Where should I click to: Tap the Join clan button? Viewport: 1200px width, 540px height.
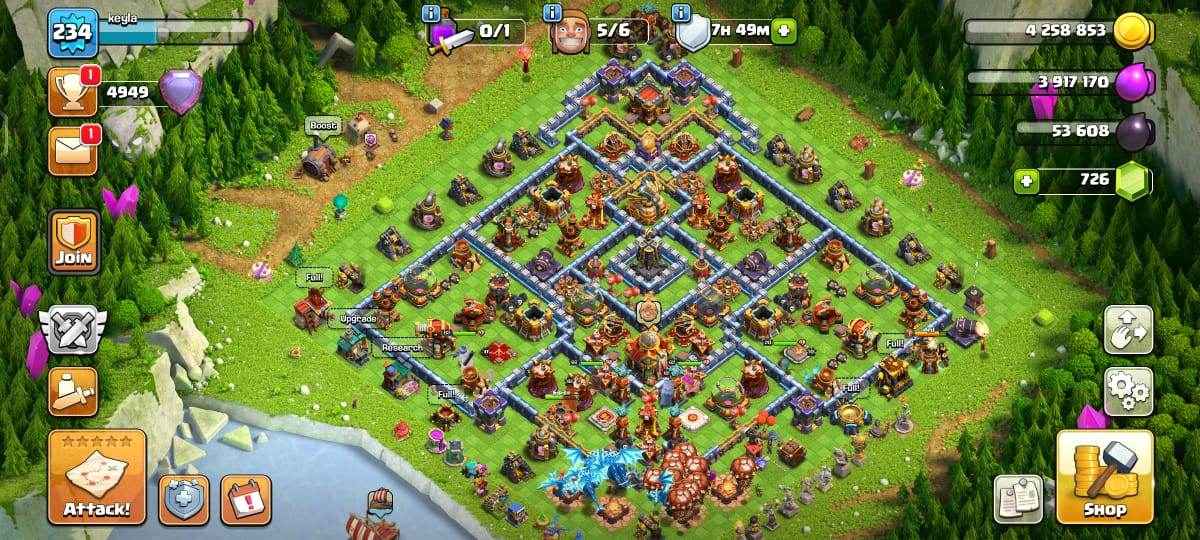[73, 241]
